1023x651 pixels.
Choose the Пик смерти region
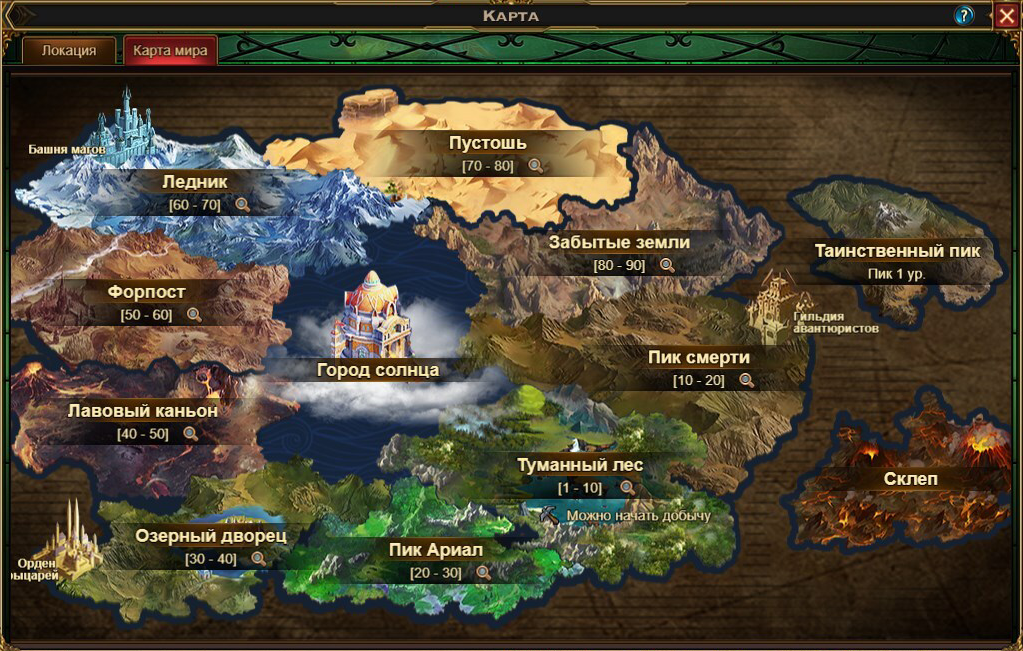click(698, 357)
